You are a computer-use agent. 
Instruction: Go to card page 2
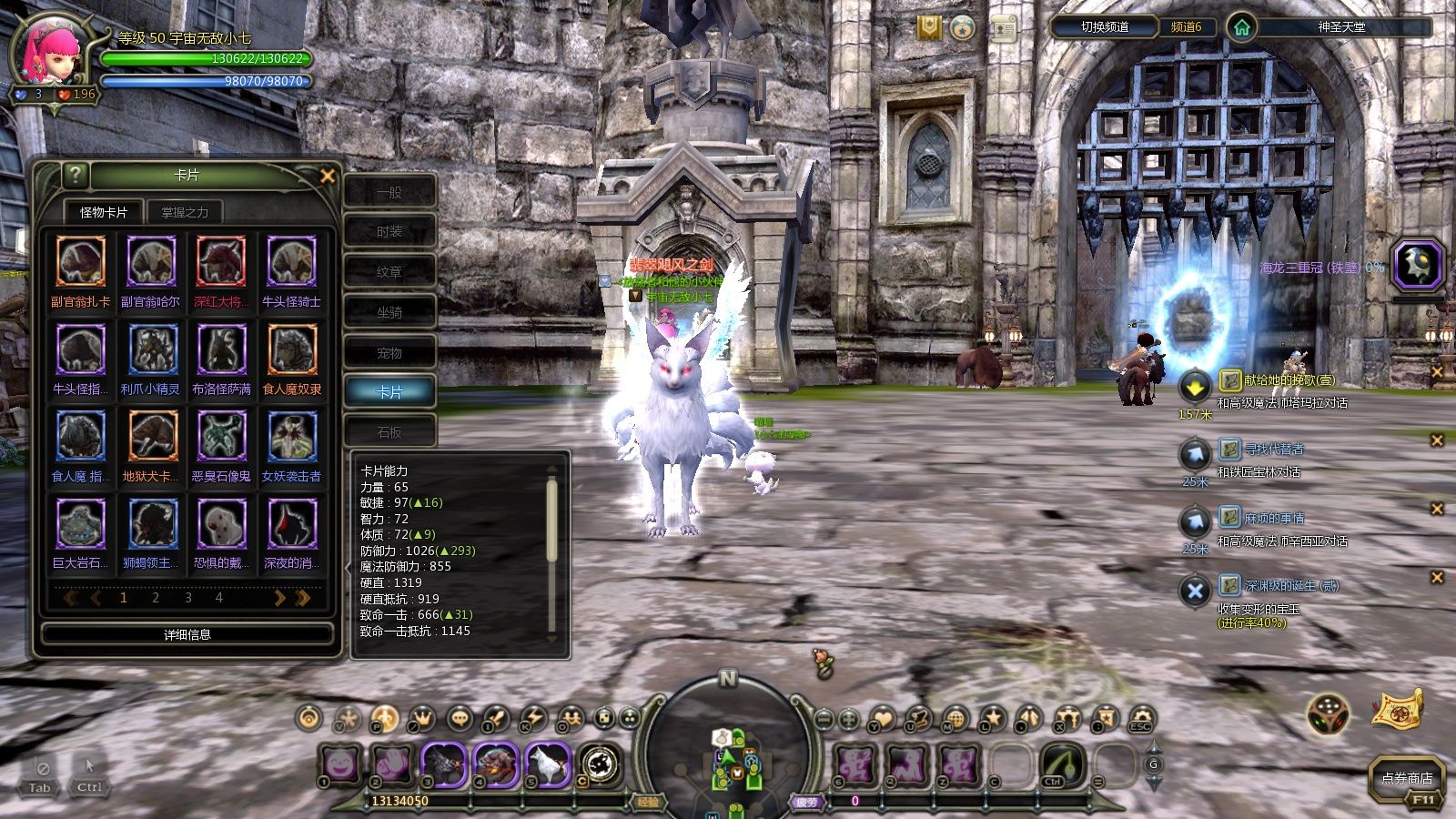156,598
